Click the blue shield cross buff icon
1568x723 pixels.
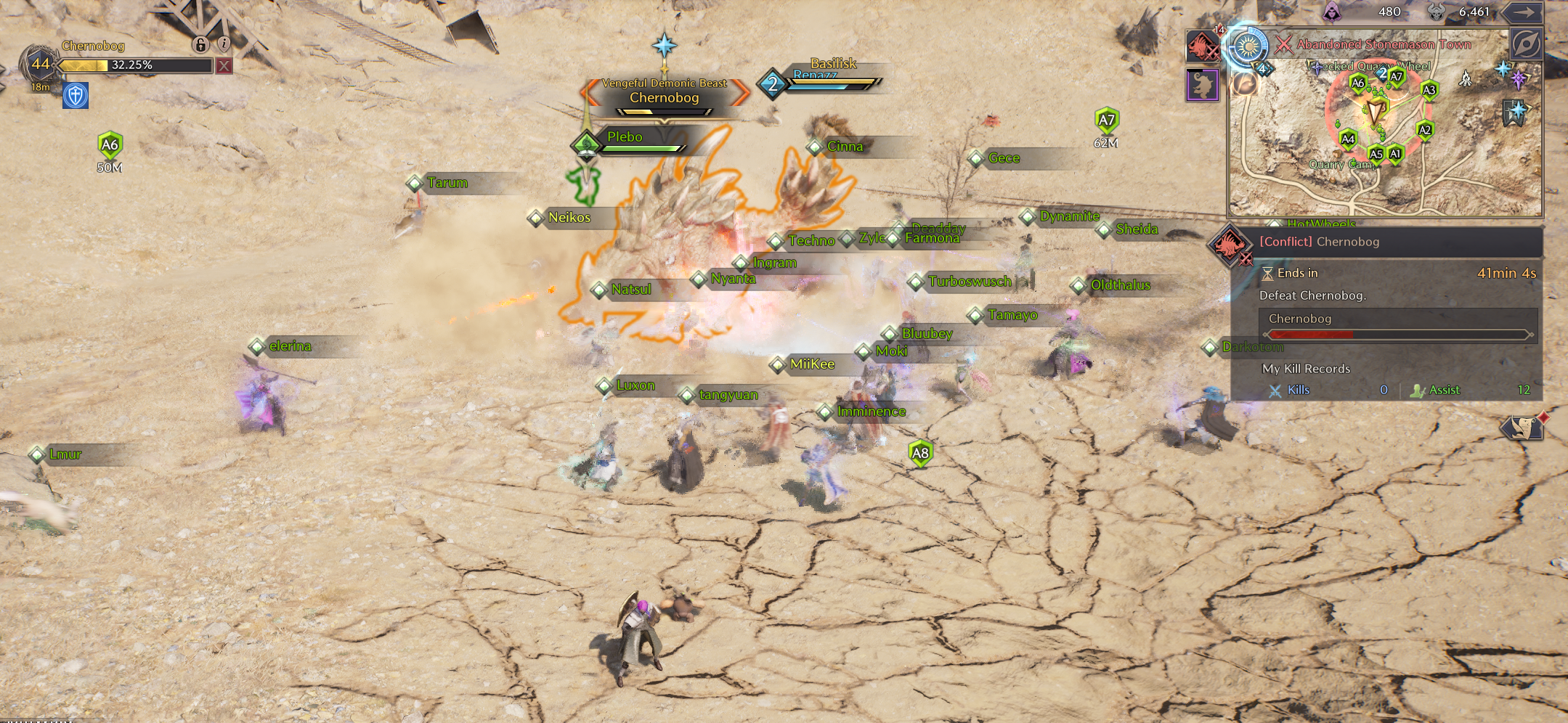[76, 95]
